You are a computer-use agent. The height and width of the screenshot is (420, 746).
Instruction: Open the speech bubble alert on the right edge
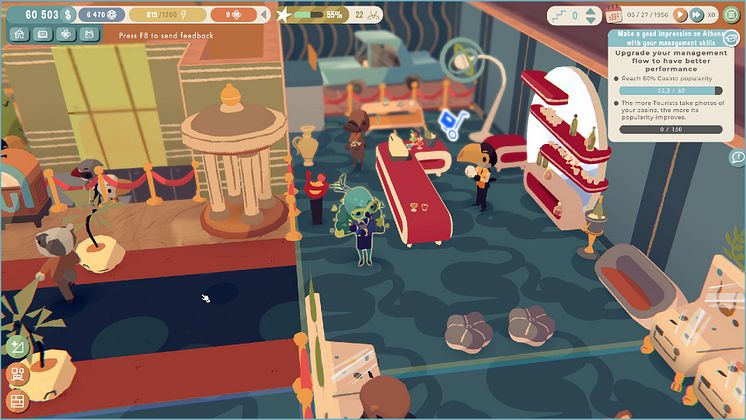click(737, 158)
